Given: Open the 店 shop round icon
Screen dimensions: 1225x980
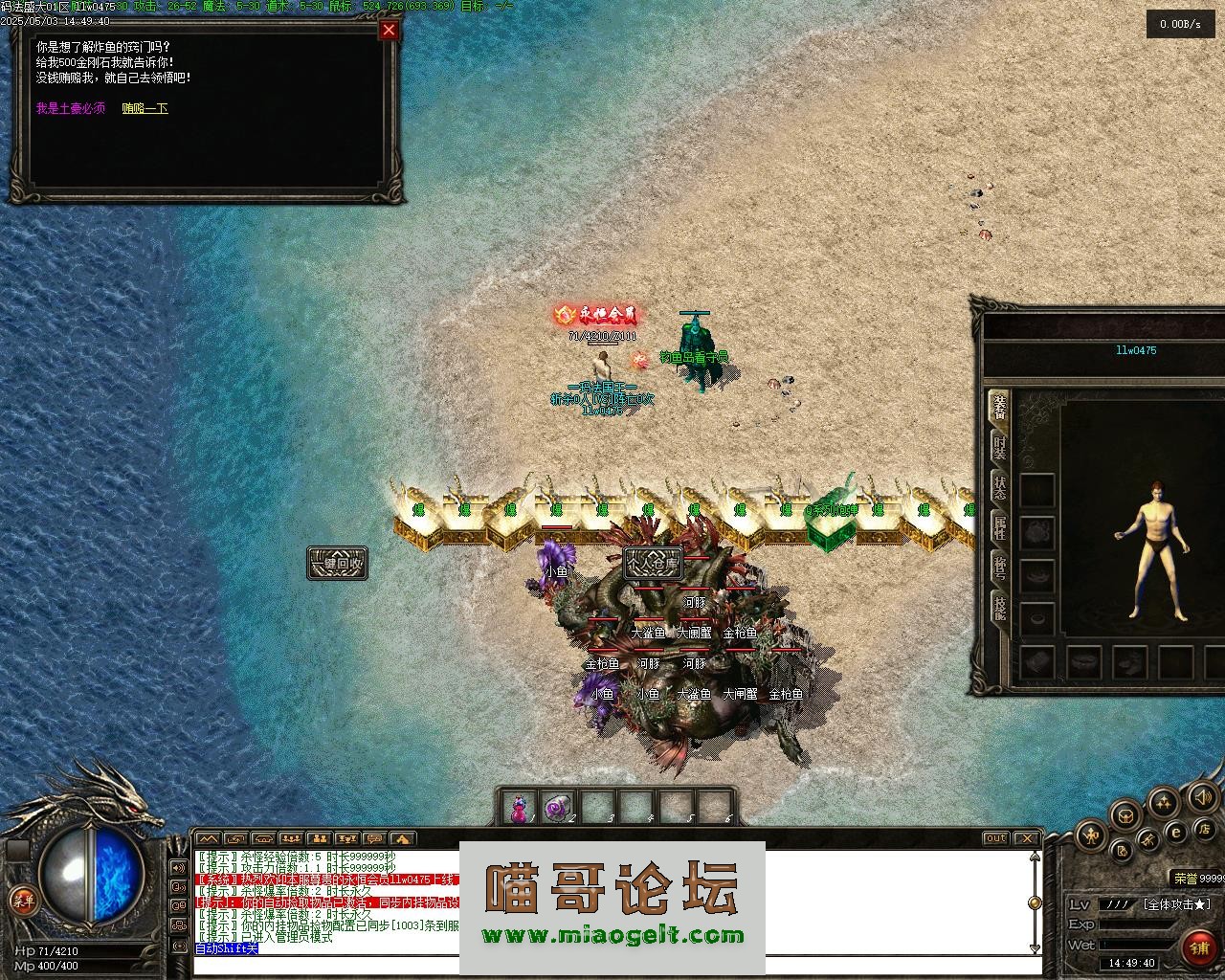Looking at the screenshot, I should tap(1205, 828).
